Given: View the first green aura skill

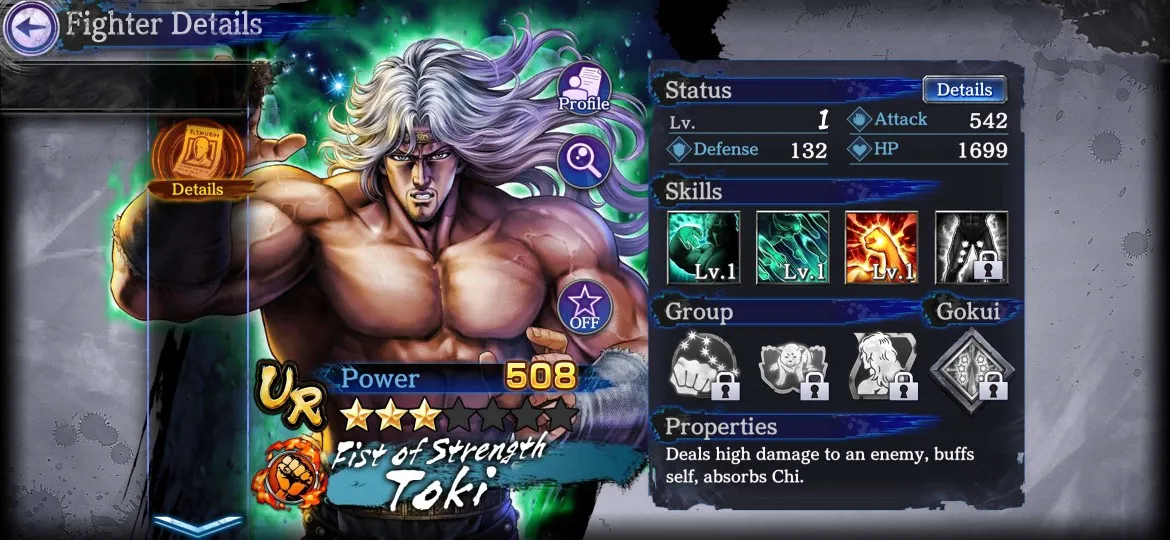Looking at the screenshot, I should tap(703, 247).
